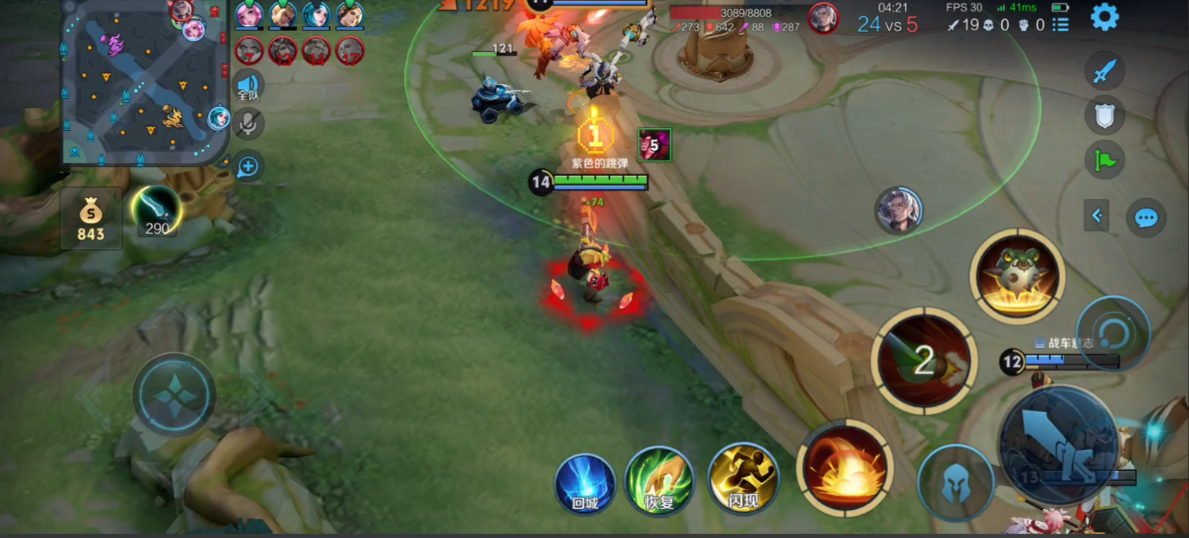Screen dimensions: 1189x538
Task: Tap the magnifier icon below the microphone
Action: (x=248, y=166)
